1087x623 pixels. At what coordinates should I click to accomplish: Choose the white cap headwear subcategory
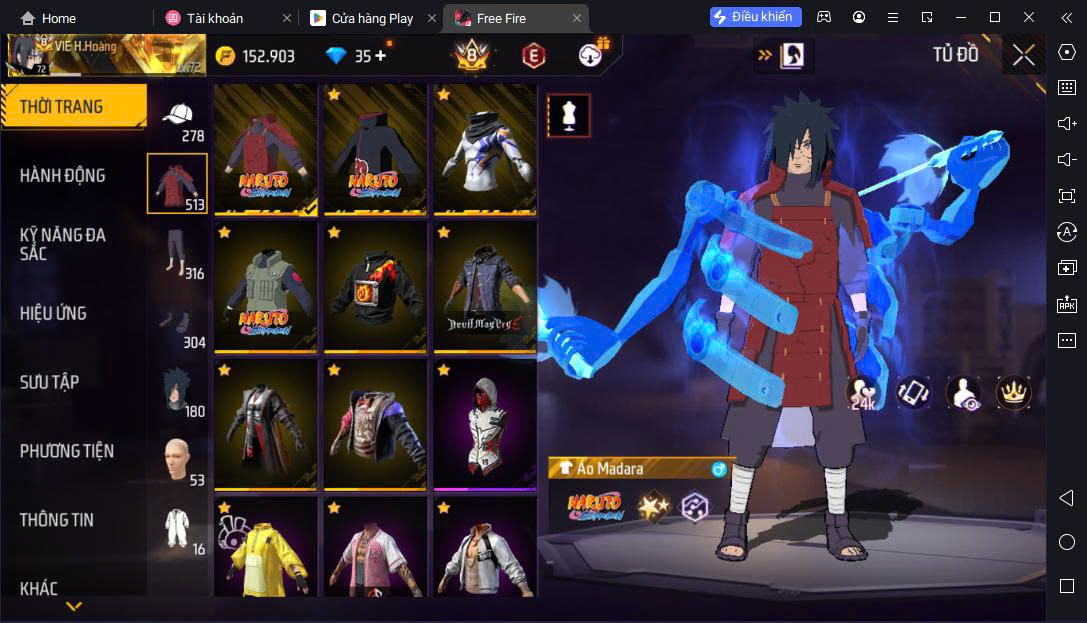click(178, 118)
